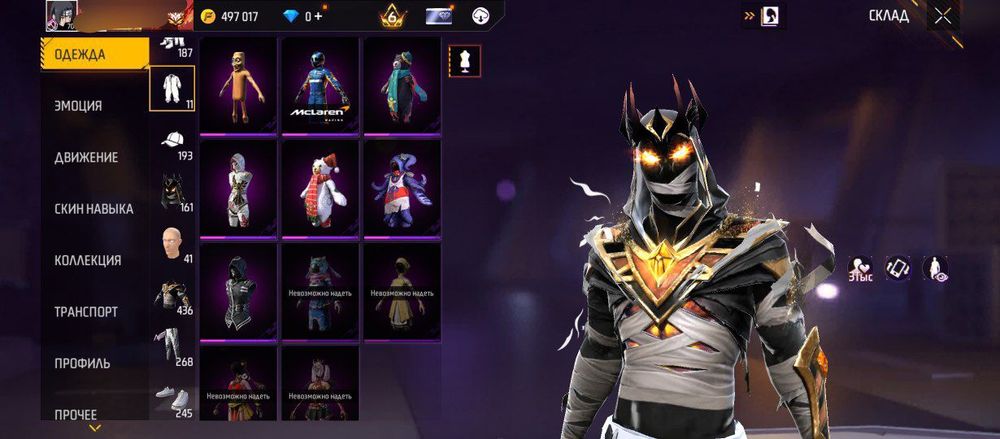Close the Склад screen

tap(943, 15)
